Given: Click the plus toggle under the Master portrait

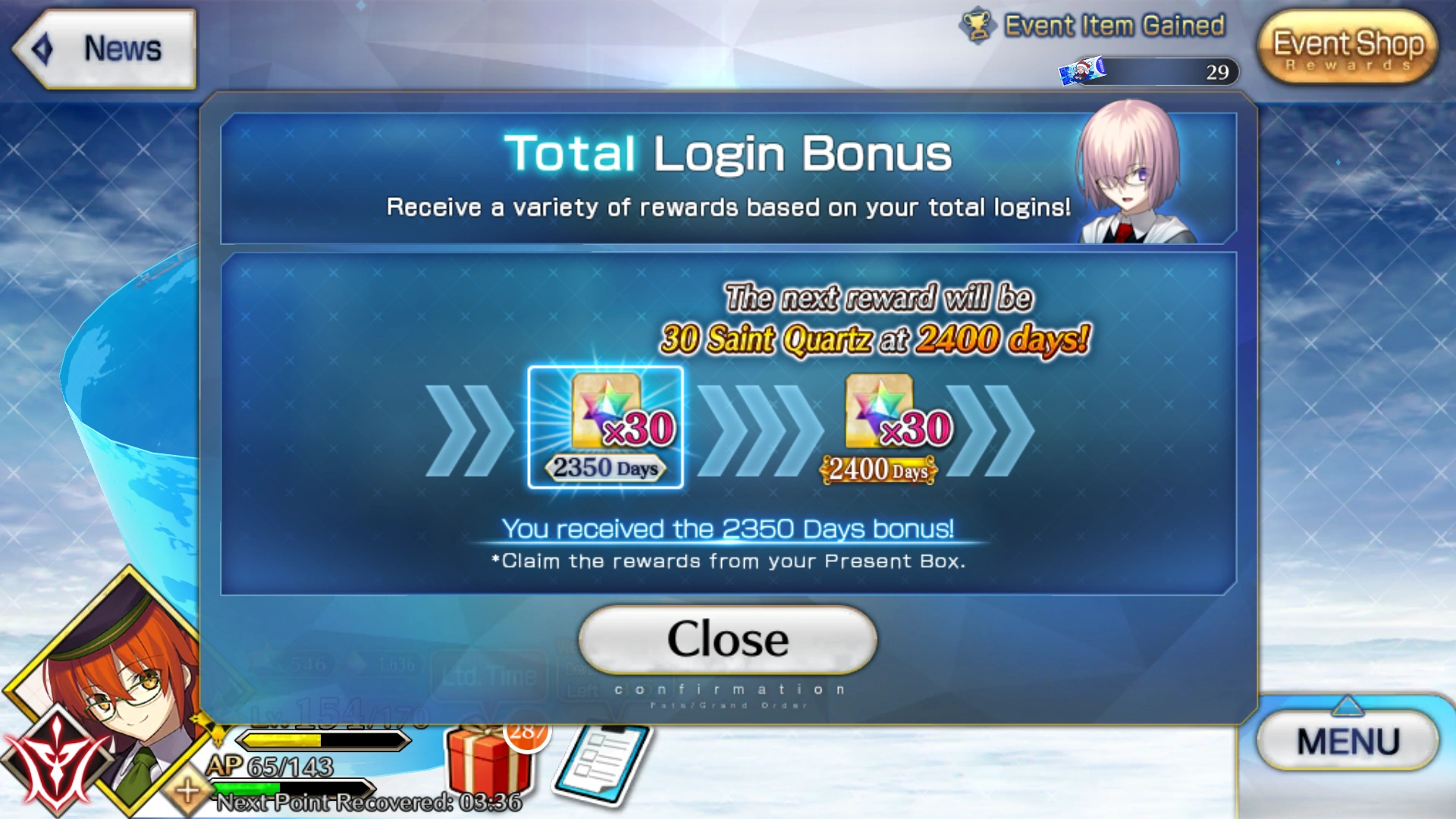Looking at the screenshot, I should click(x=186, y=792).
